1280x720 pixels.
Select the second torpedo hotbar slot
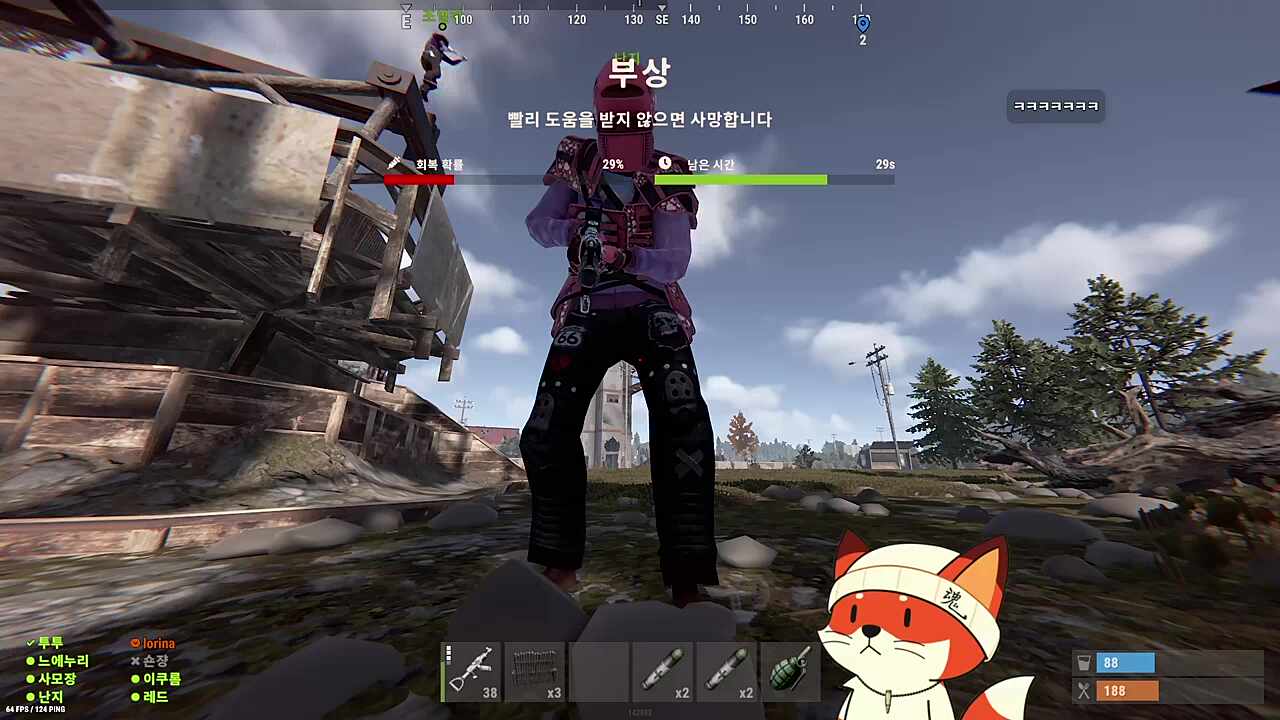[726, 672]
